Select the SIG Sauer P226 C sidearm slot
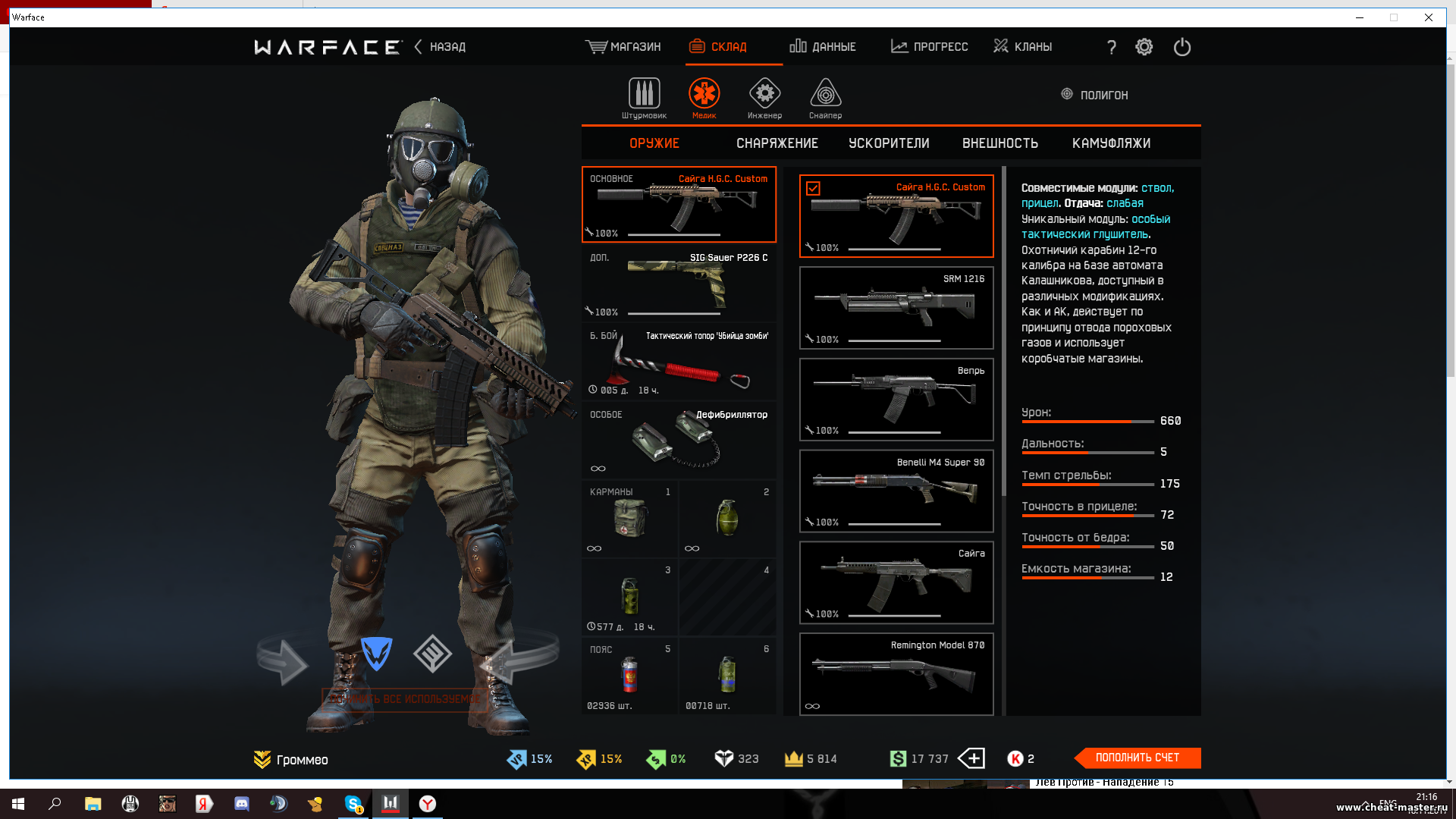Screen dimensions: 1456x819 [679, 284]
